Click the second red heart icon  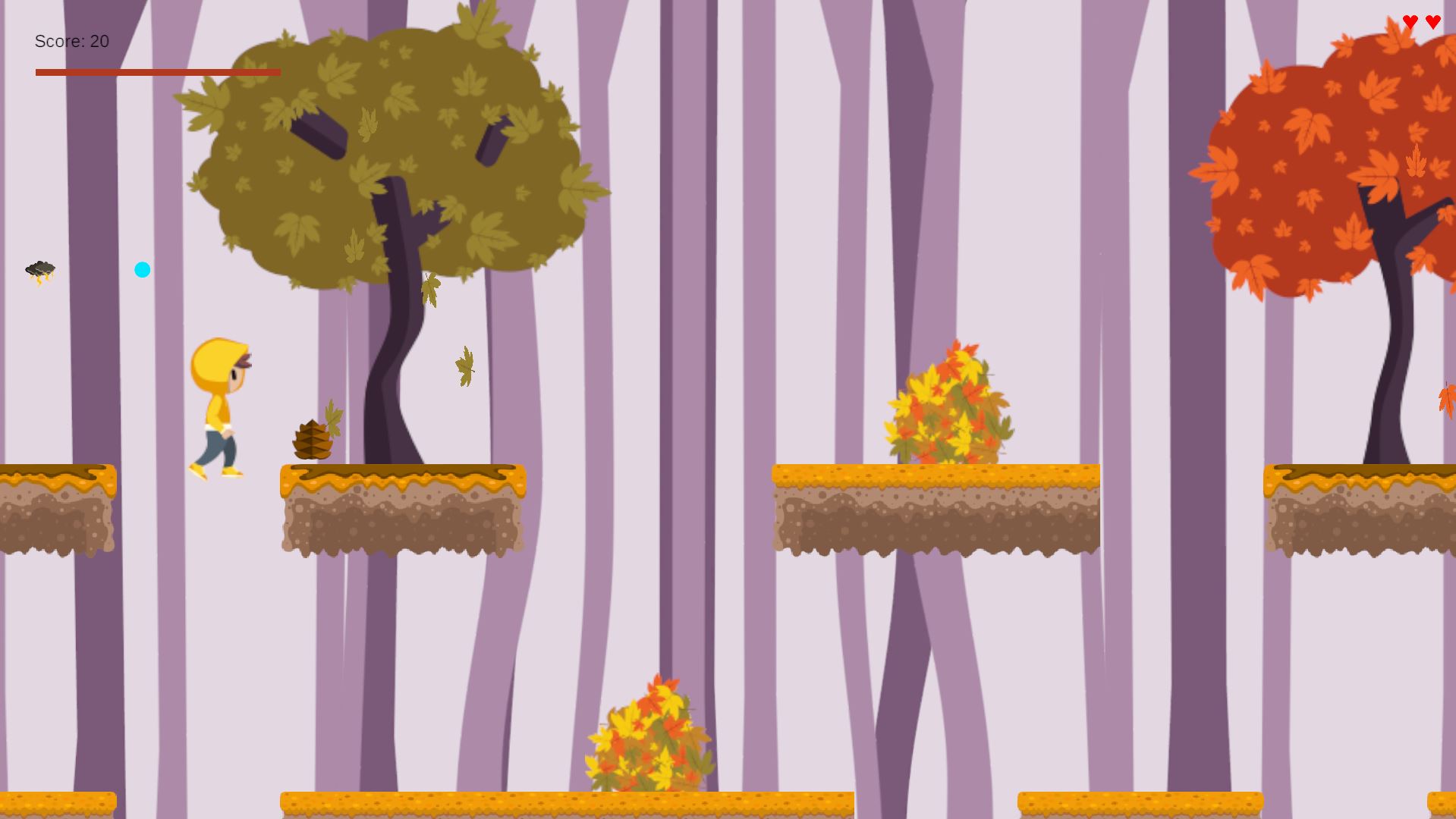(1432, 22)
